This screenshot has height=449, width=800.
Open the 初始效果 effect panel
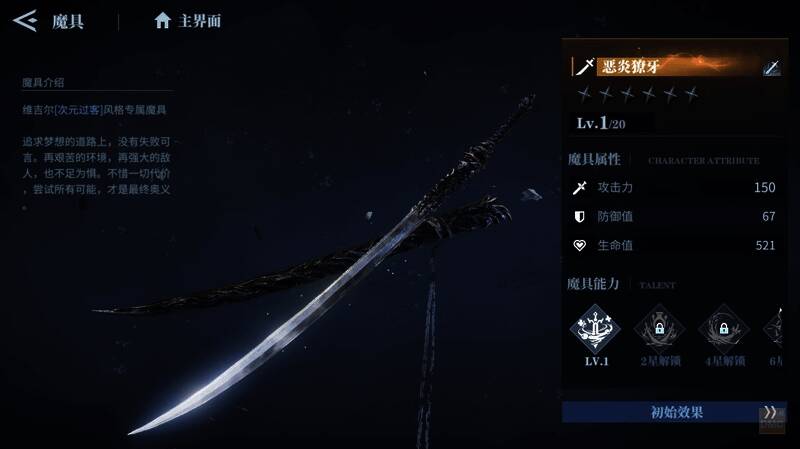click(x=661, y=412)
